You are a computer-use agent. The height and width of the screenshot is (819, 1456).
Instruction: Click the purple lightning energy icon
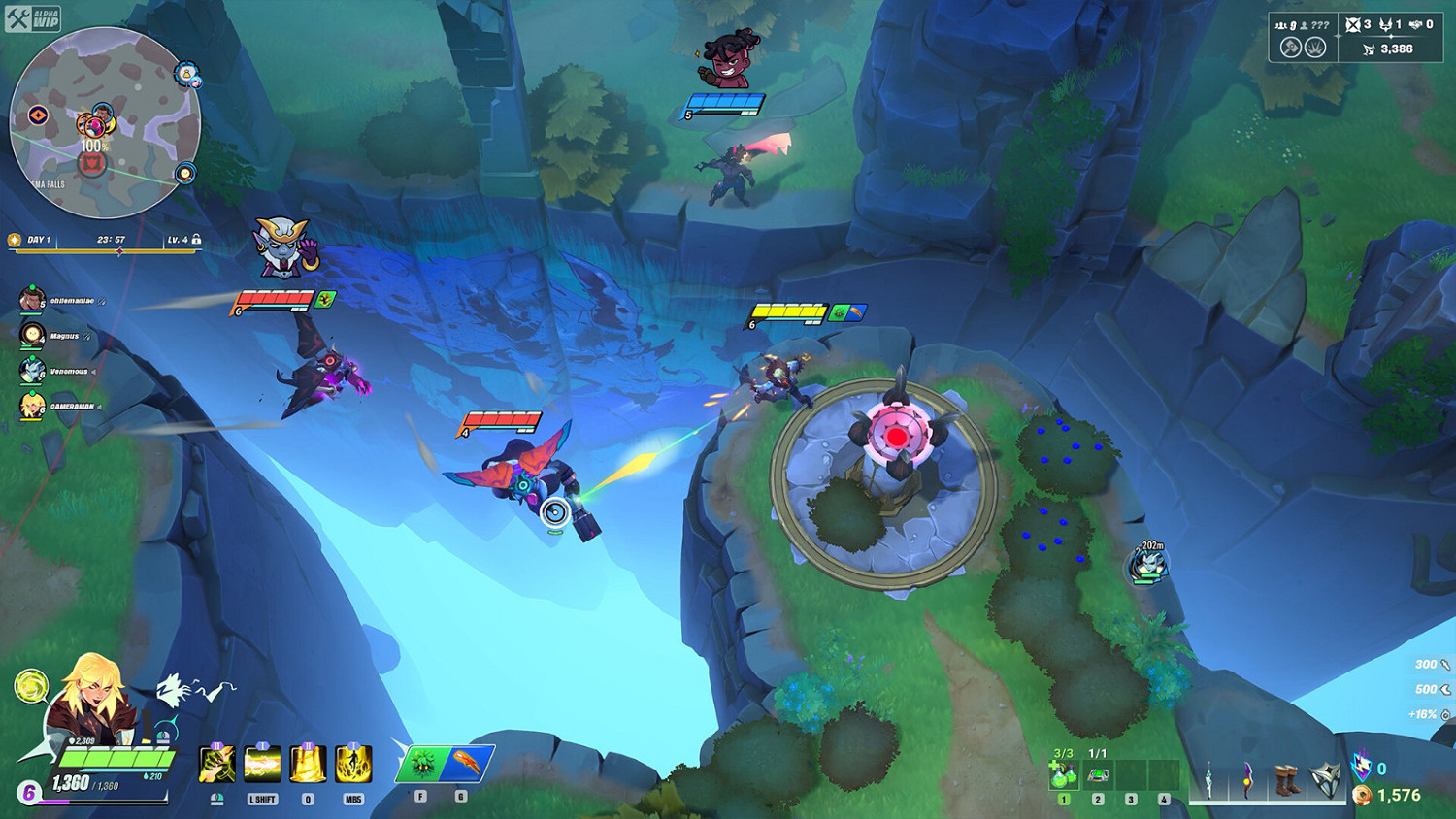1362,766
